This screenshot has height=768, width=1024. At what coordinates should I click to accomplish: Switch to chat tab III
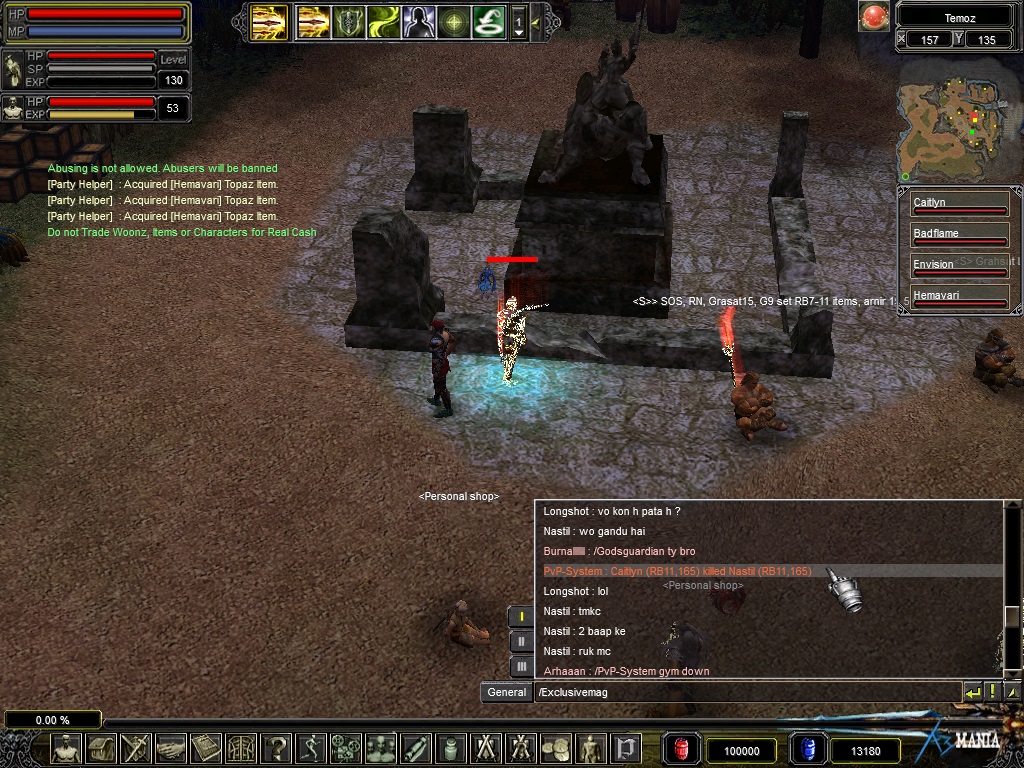[521, 666]
